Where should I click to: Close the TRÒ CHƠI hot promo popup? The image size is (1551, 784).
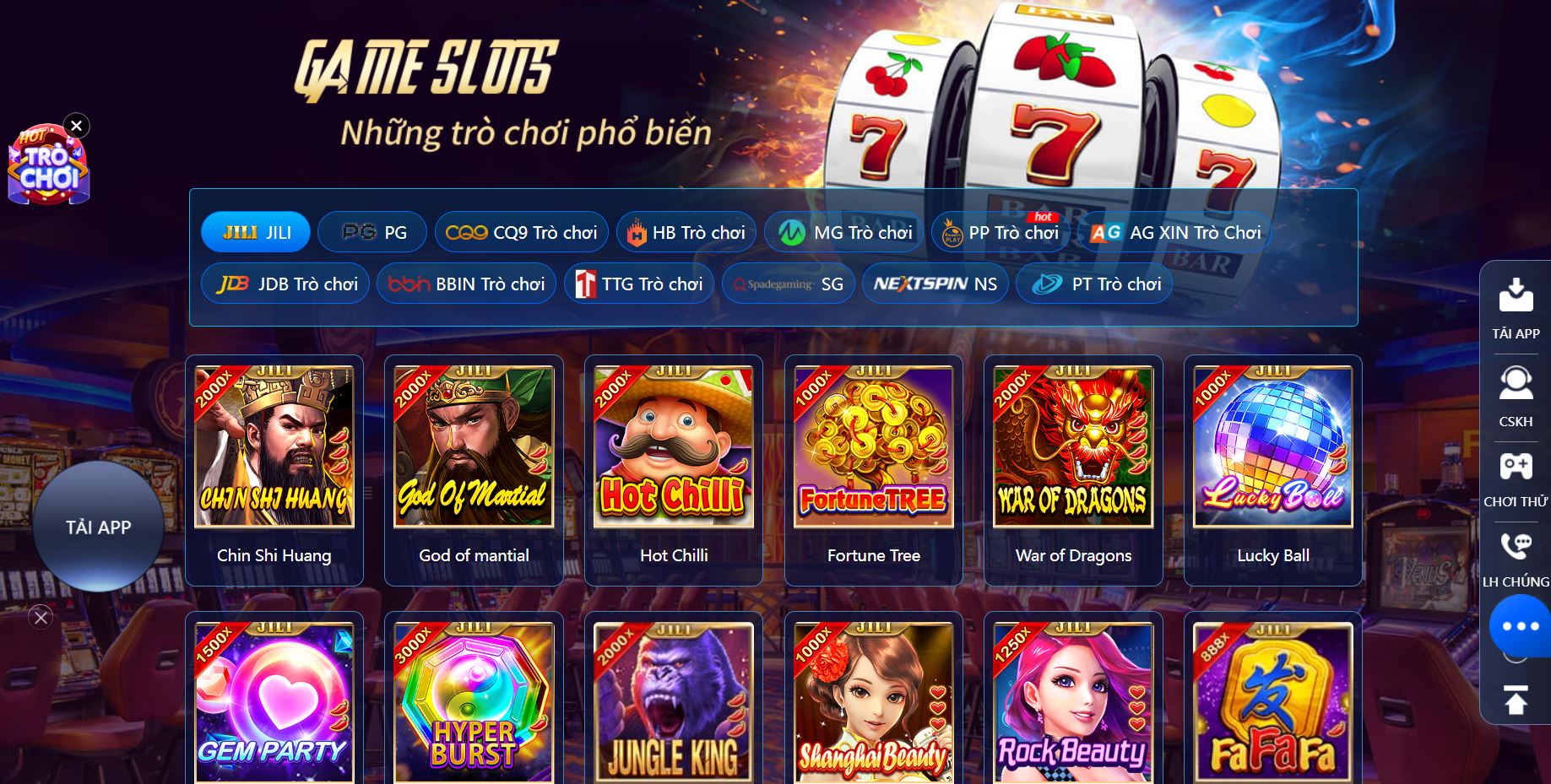tap(76, 126)
